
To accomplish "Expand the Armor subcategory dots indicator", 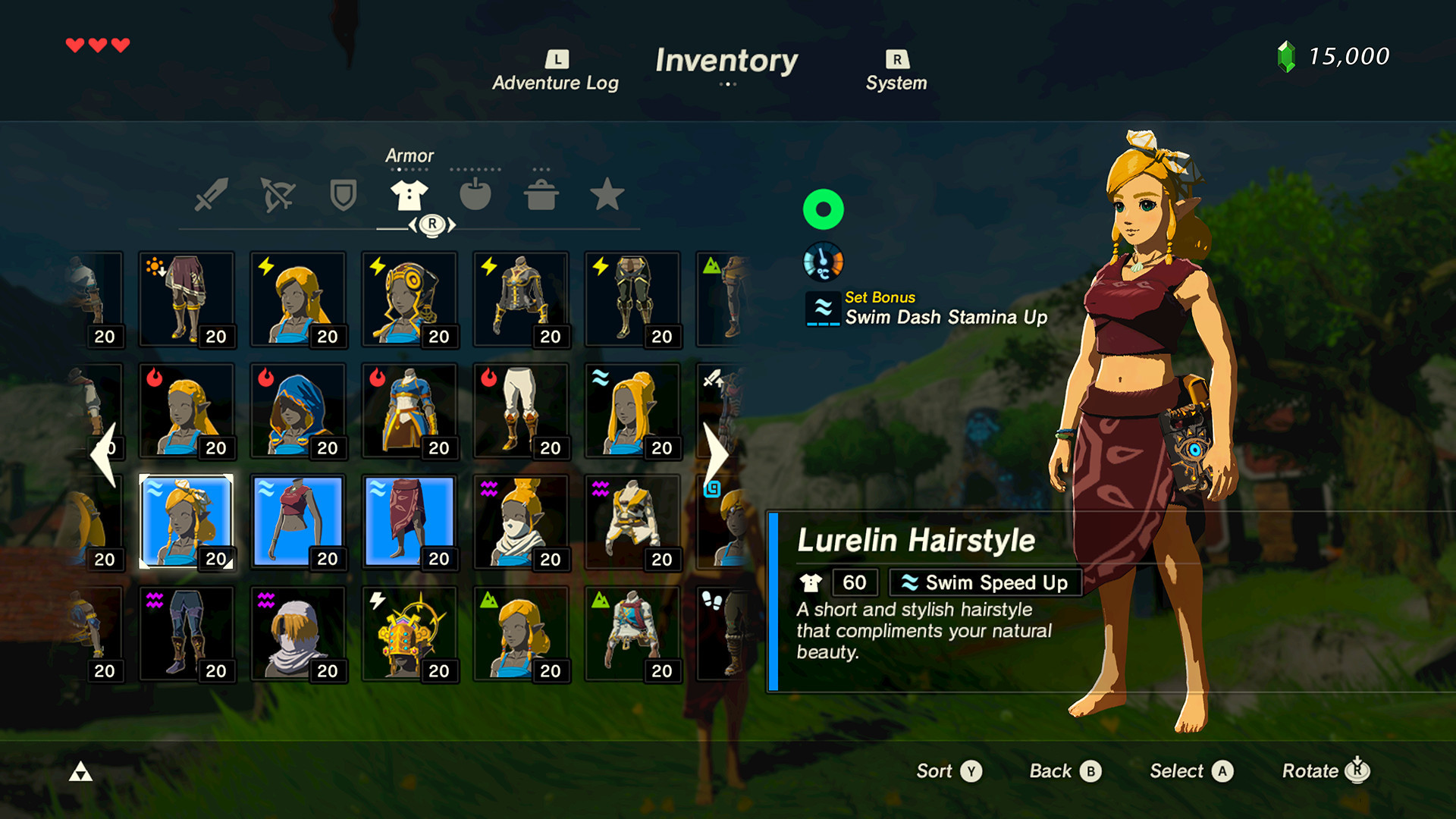I will [x=409, y=170].
